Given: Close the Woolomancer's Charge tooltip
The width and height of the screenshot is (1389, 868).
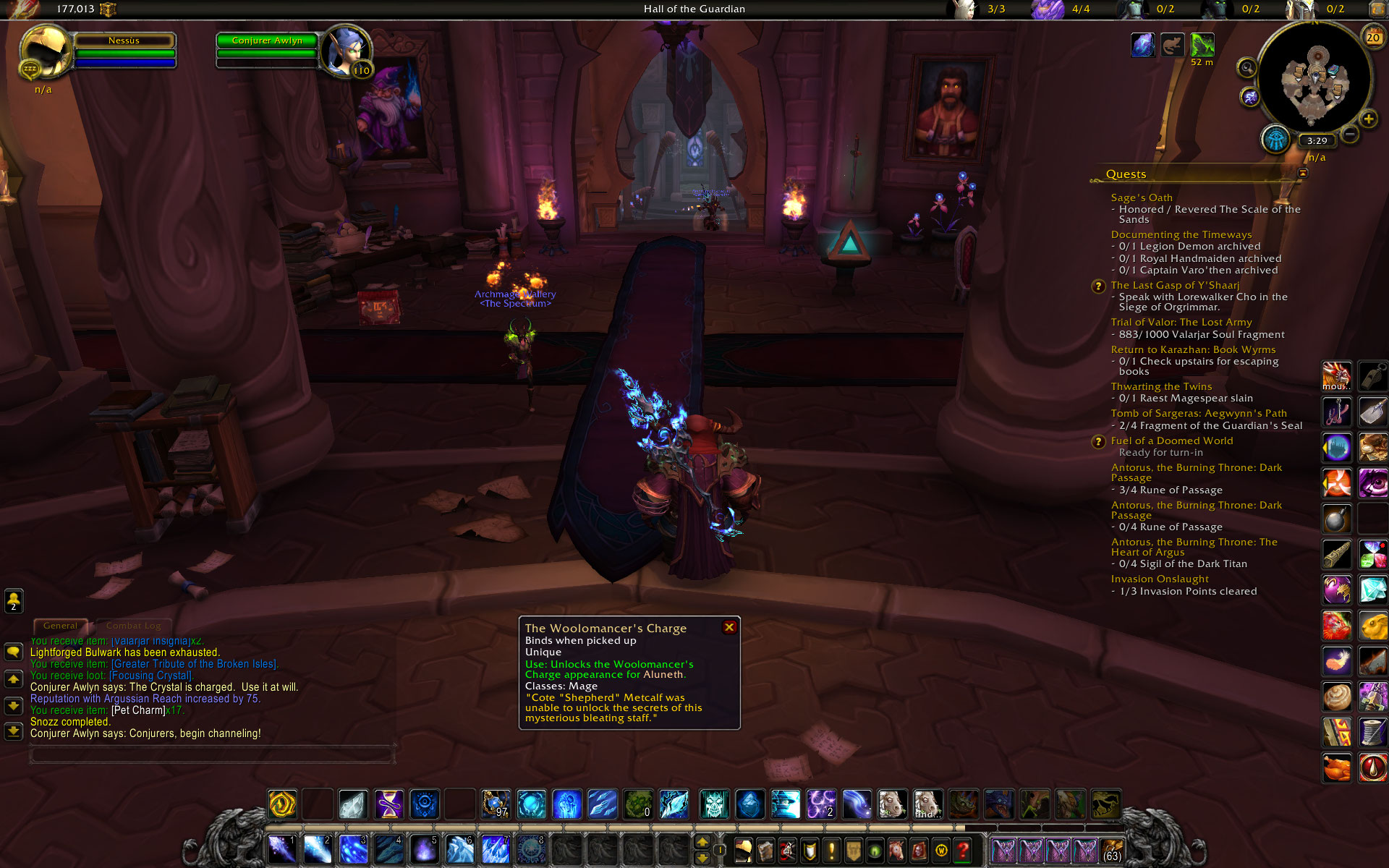Looking at the screenshot, I should coord(729,627).
